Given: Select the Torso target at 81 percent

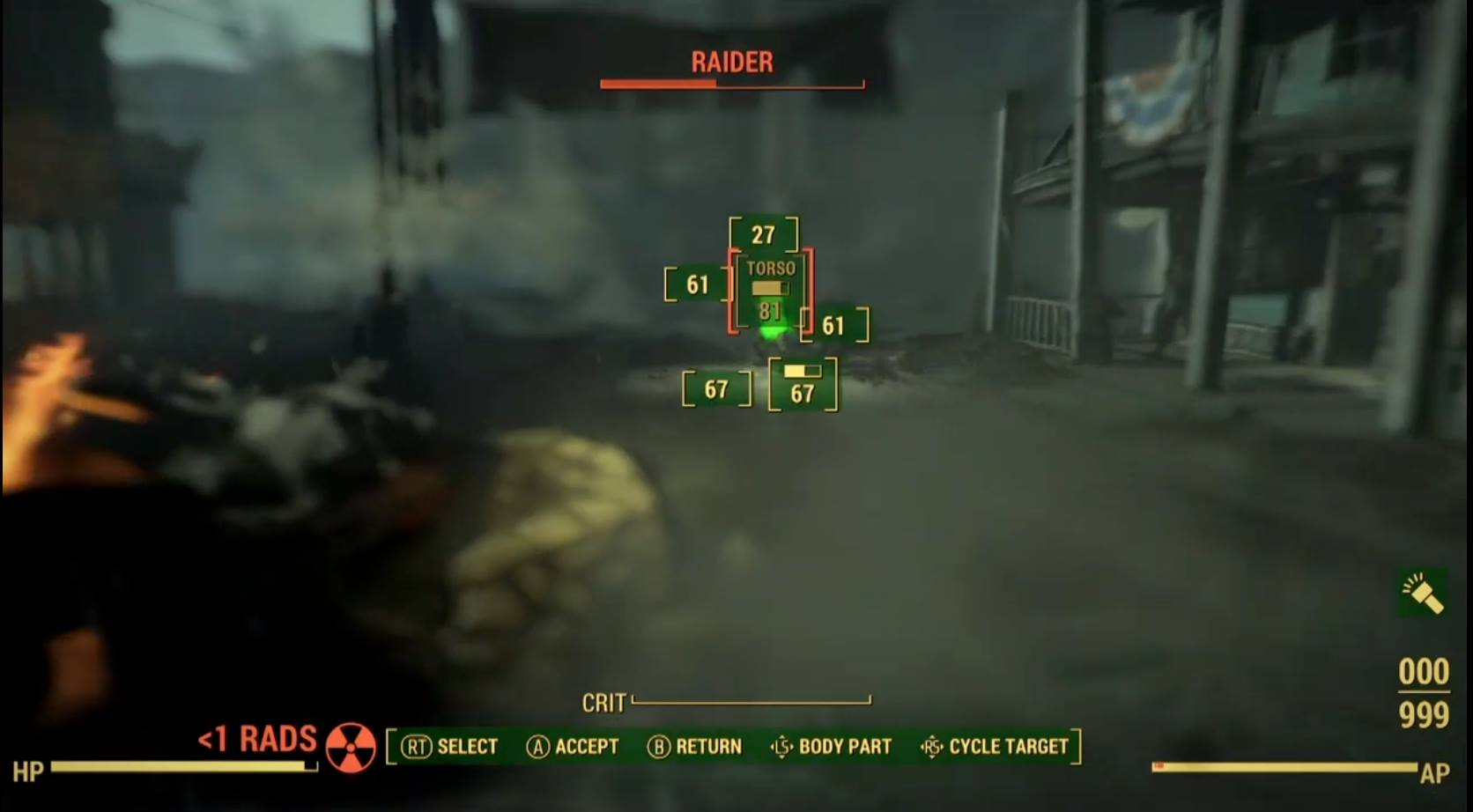Looking at the screenshot, I should click(x=770, y=292).
